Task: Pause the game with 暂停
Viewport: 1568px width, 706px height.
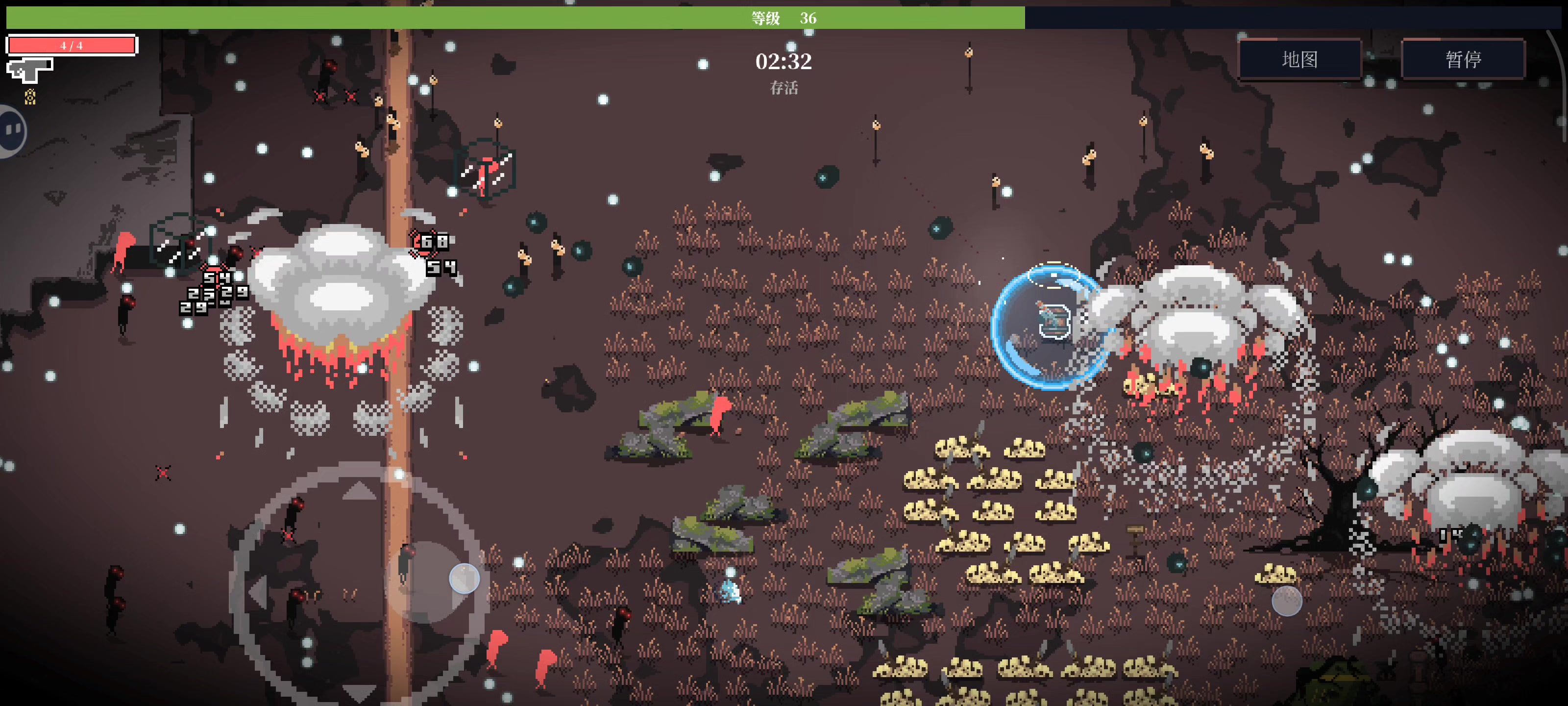Action: pos(1463,59)
